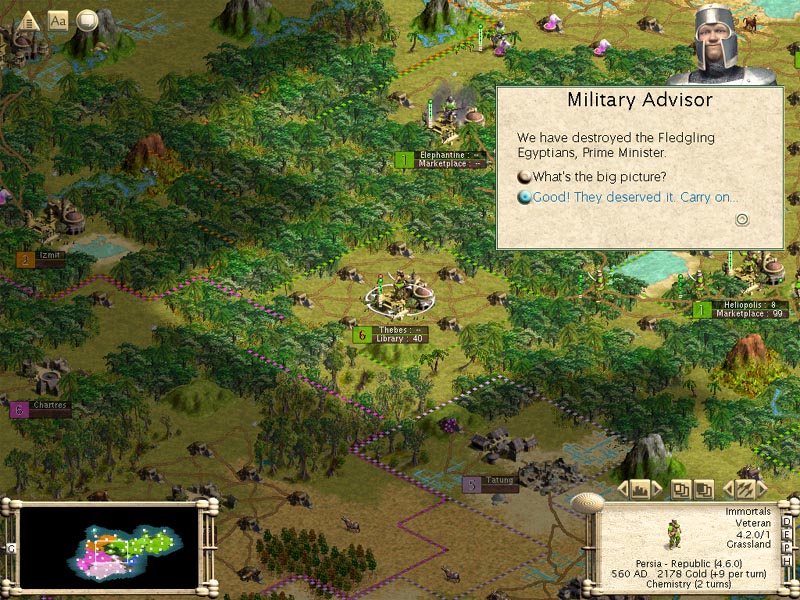Image resolution: width=800 pixels, height=600 pixels.
Task: Click the H button on info box
Action: tap(787, 561)
